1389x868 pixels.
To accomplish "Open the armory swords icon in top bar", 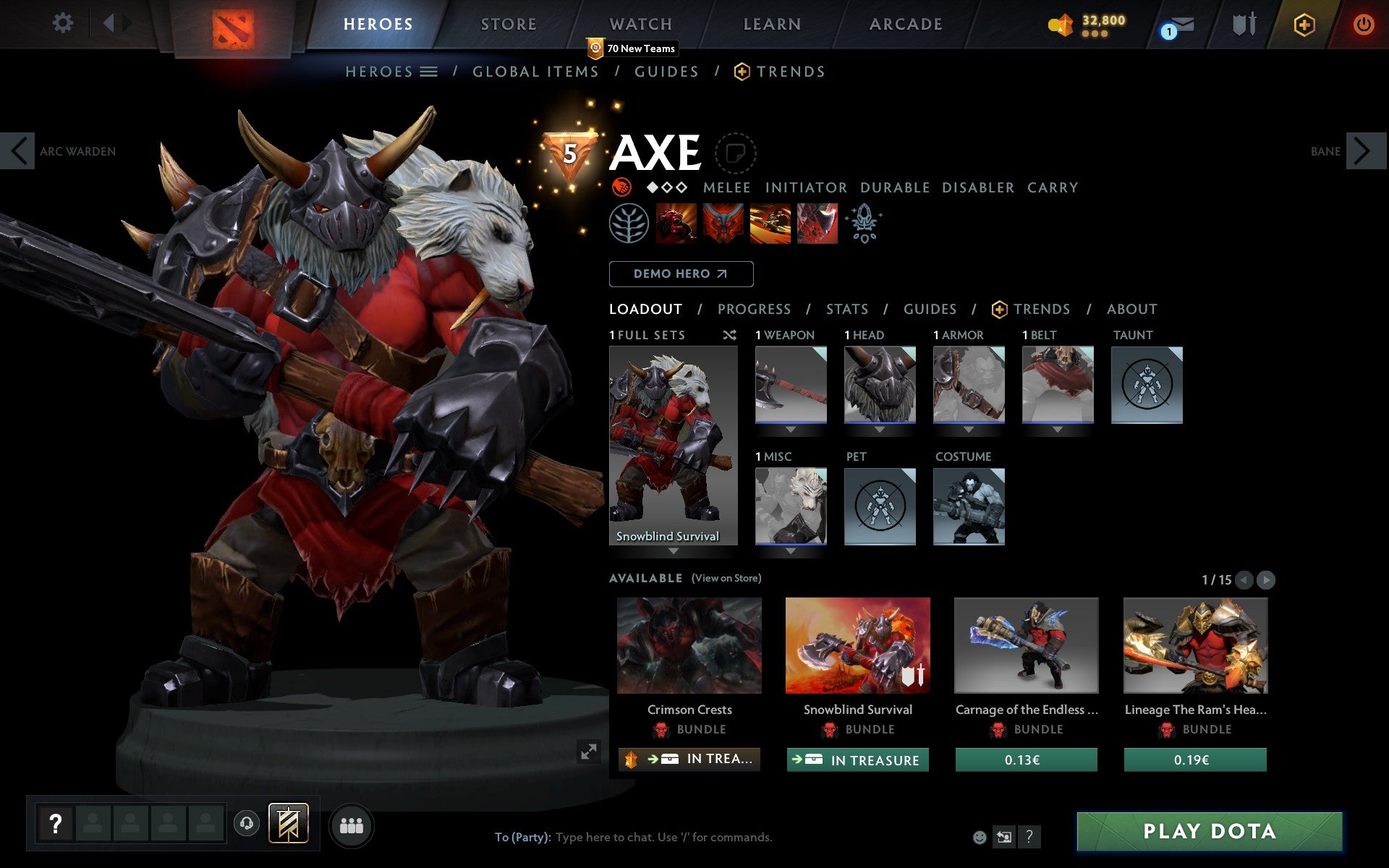I will click(x=1243, y=24).
